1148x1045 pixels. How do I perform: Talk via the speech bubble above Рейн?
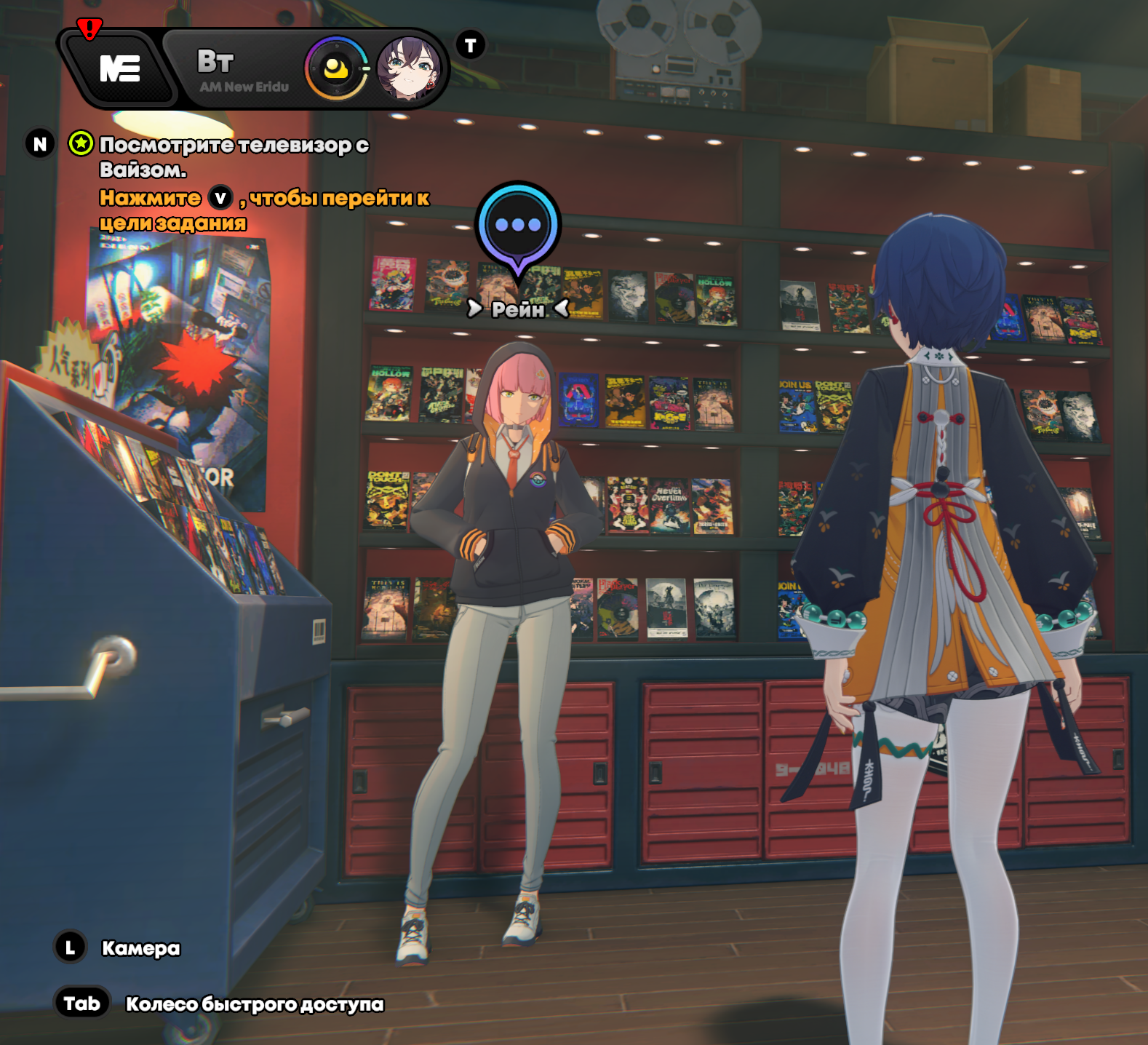coord(517,226)
